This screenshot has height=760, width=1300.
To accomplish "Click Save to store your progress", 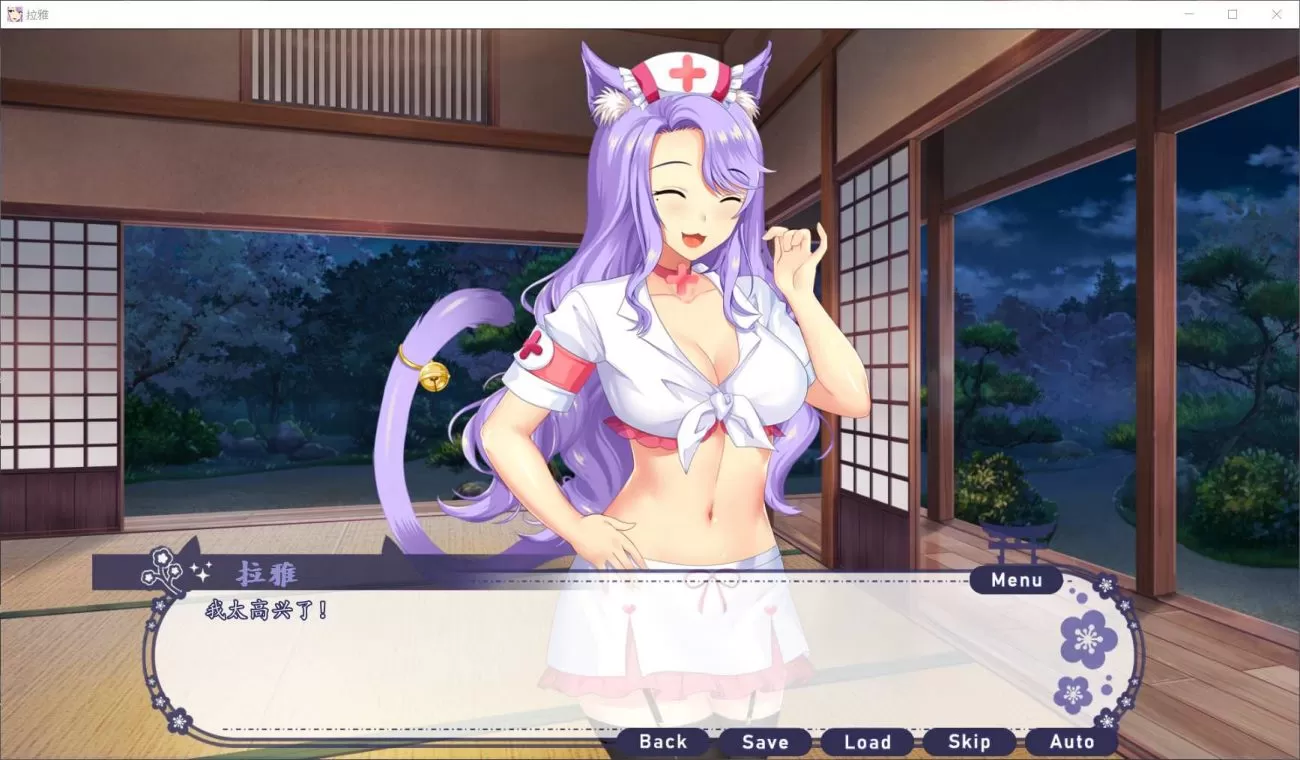I will click(765, 742).
